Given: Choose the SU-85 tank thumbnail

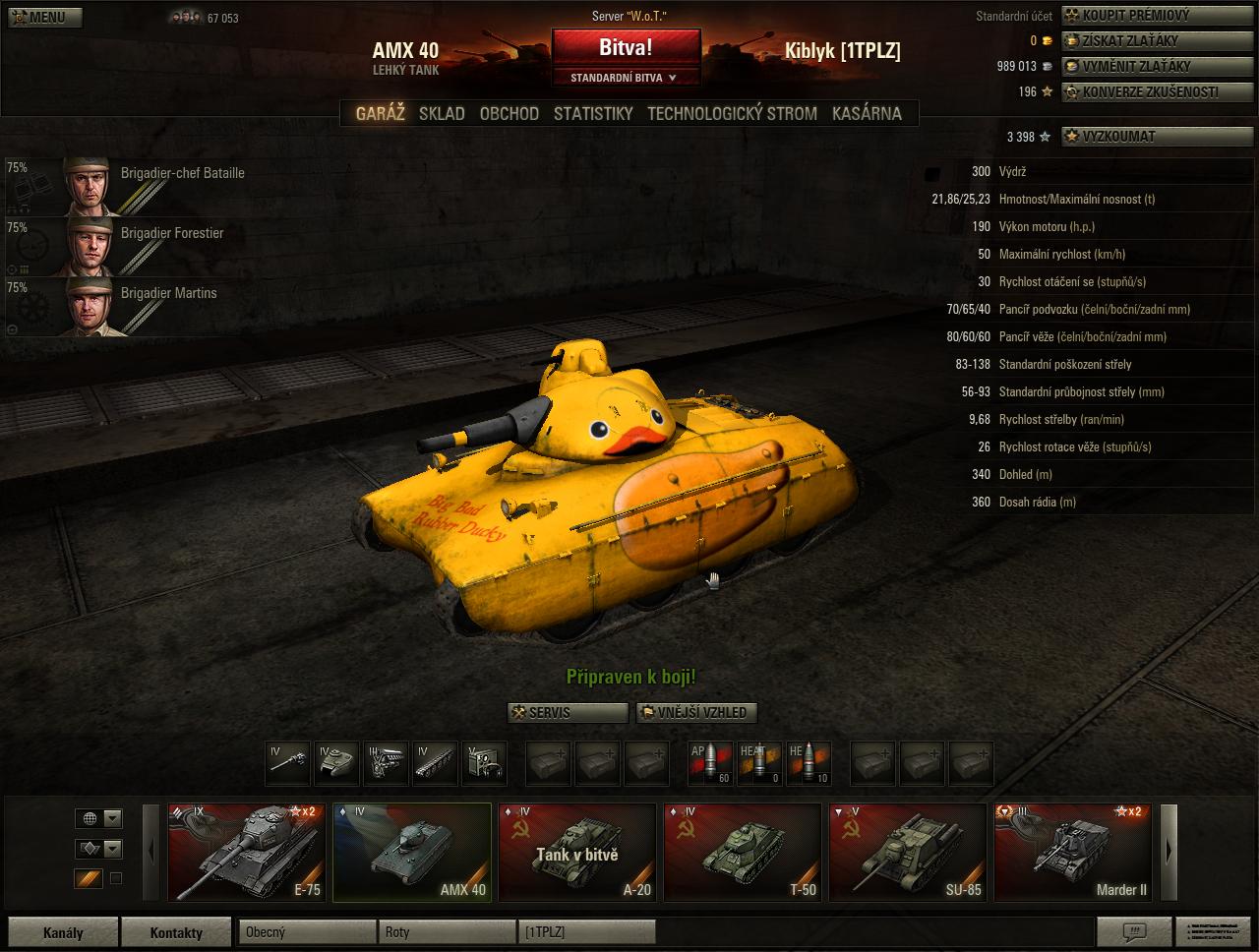Looking at the screenshot, I should coord(907,853).
